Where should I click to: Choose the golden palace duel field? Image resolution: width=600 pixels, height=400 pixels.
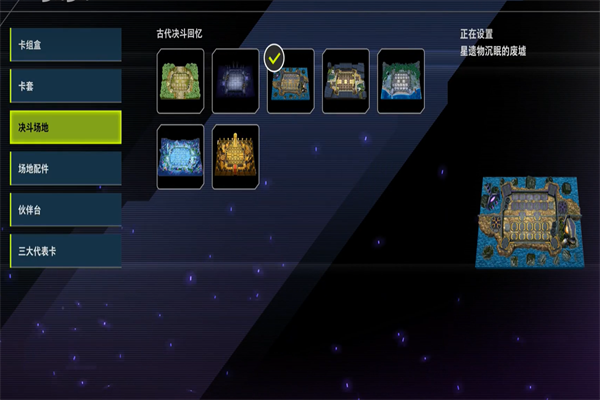[x=236, y=157]
